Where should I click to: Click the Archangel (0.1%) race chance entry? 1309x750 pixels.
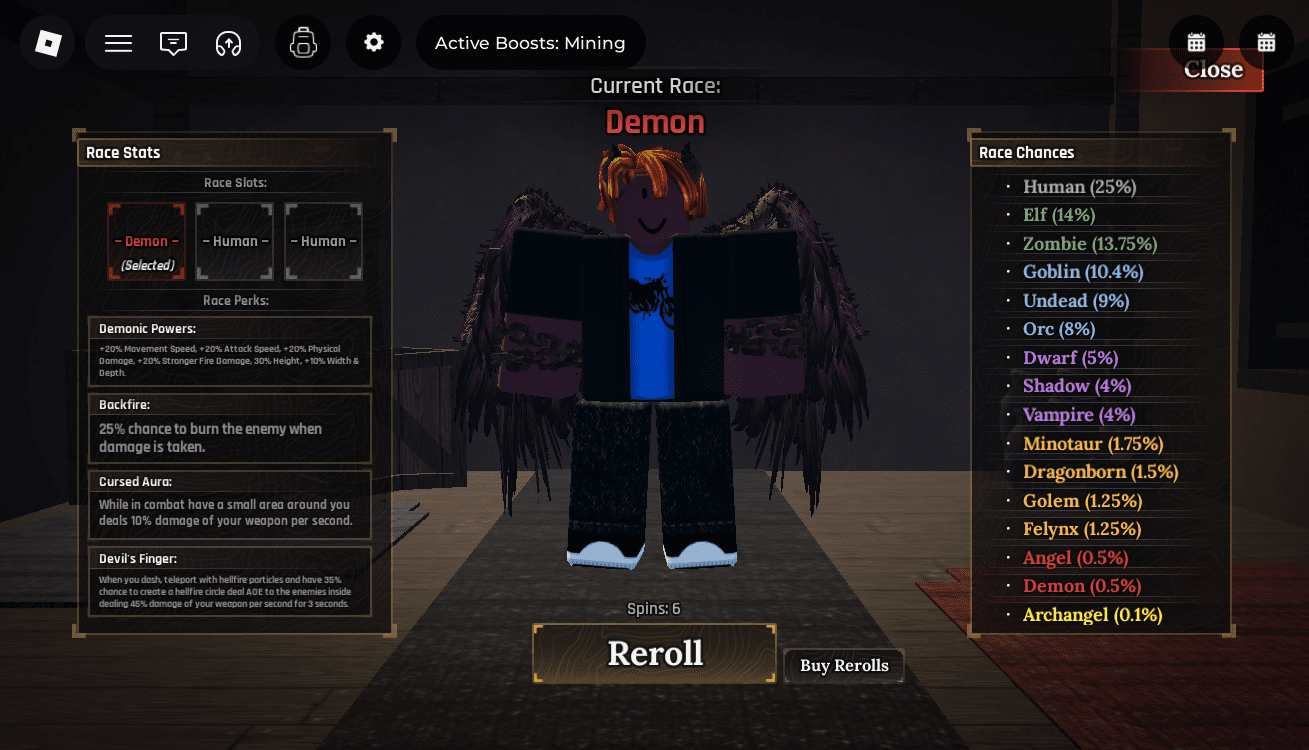1092,614
